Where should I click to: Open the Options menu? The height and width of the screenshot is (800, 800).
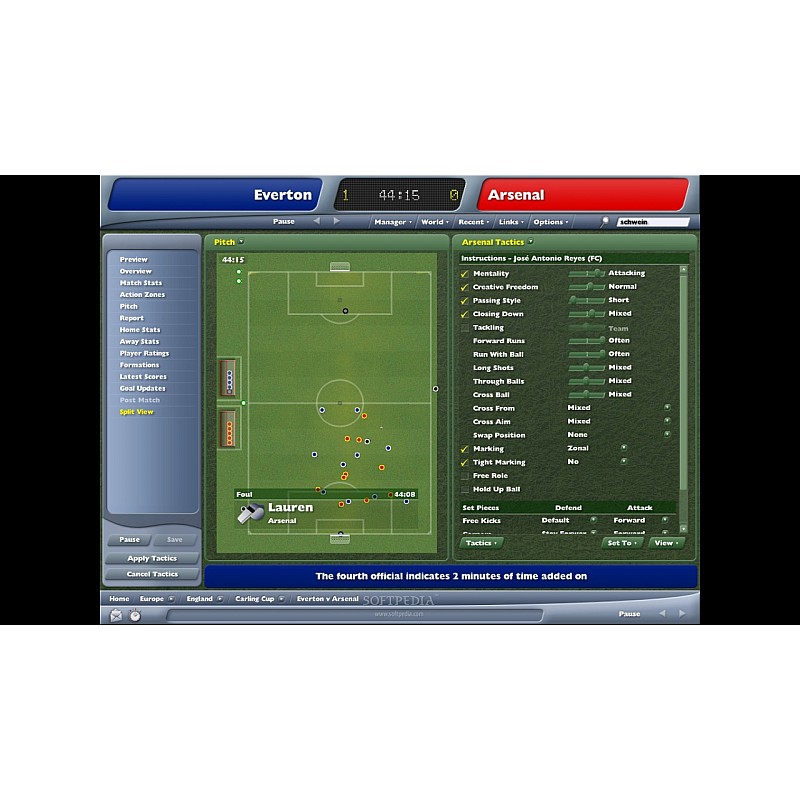tap(550, 222)
